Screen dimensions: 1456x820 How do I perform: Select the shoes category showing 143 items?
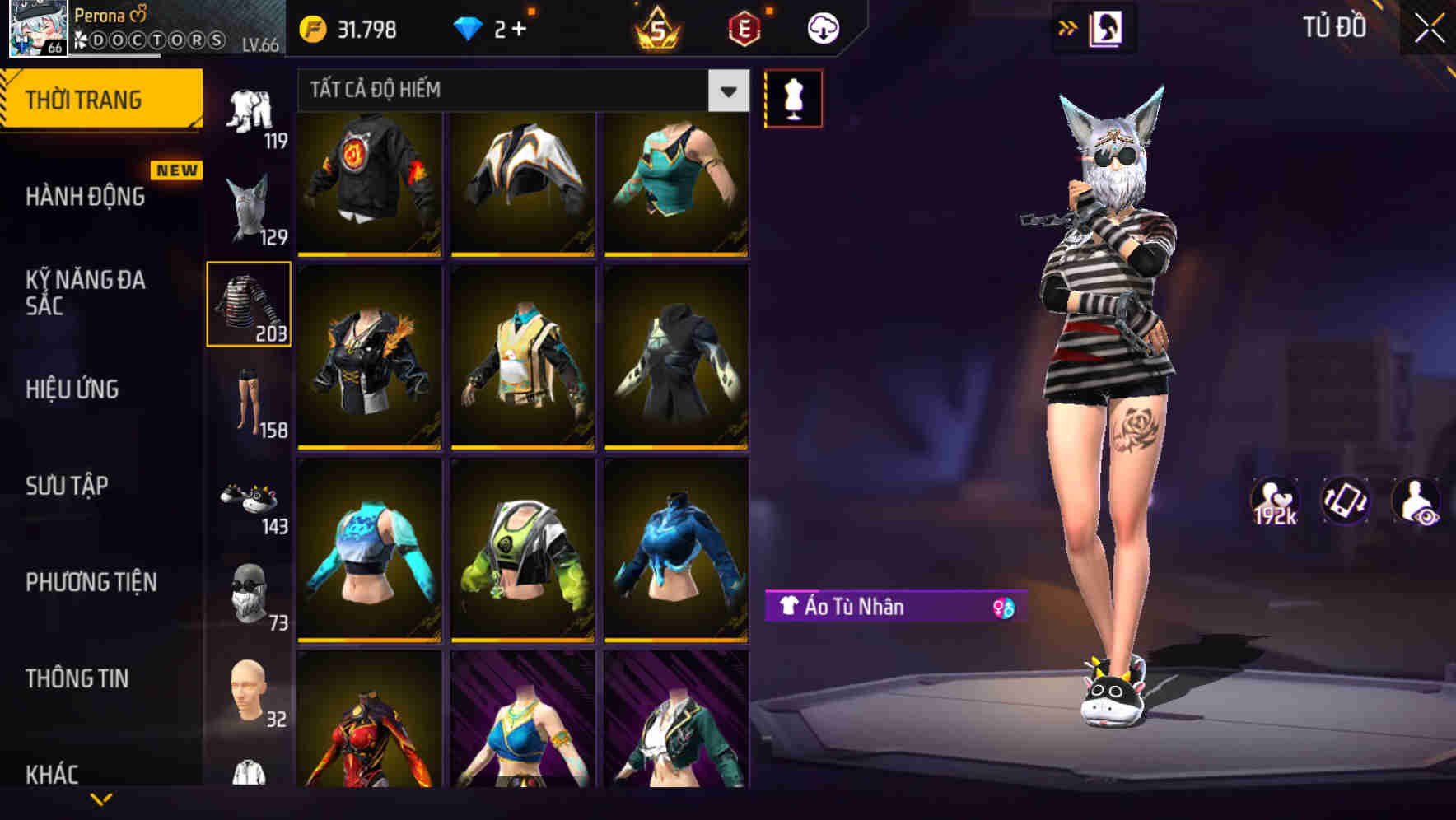point(251,504)
